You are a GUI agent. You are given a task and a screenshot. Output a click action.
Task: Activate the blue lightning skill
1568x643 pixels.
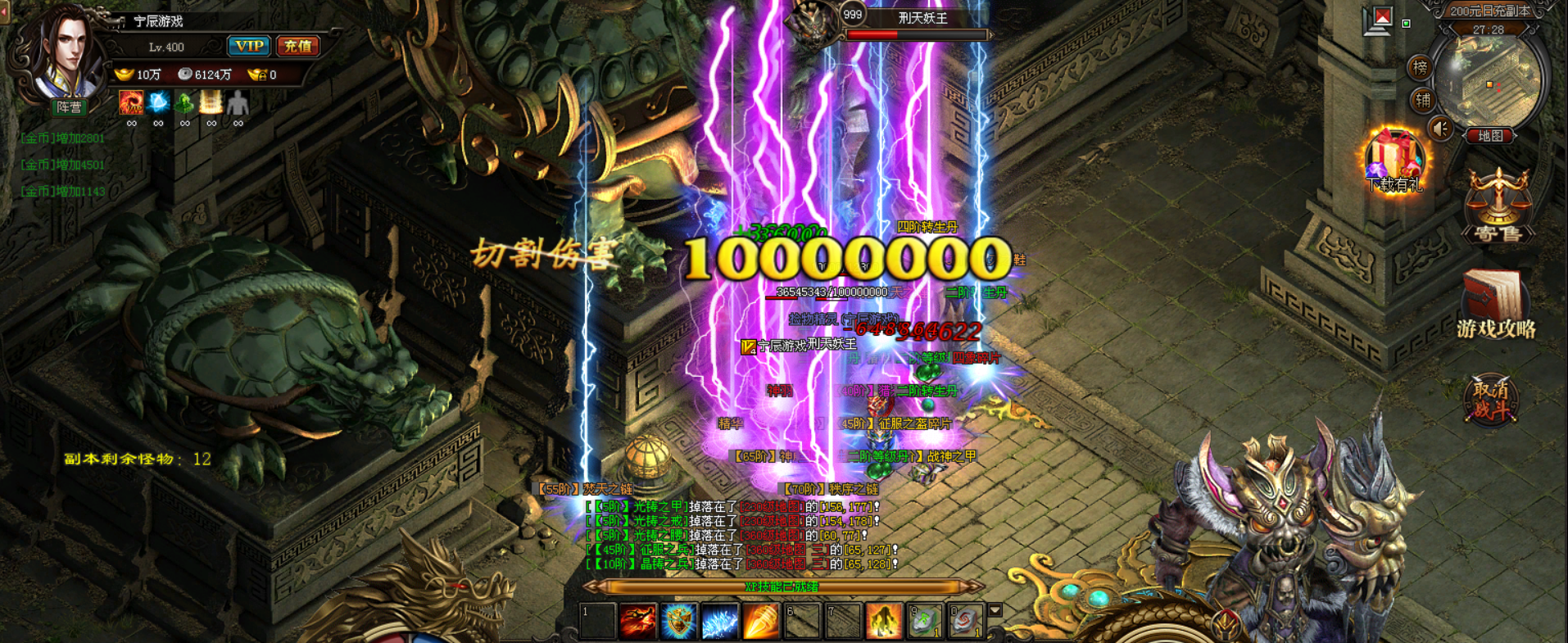click(x=719, y=622)
